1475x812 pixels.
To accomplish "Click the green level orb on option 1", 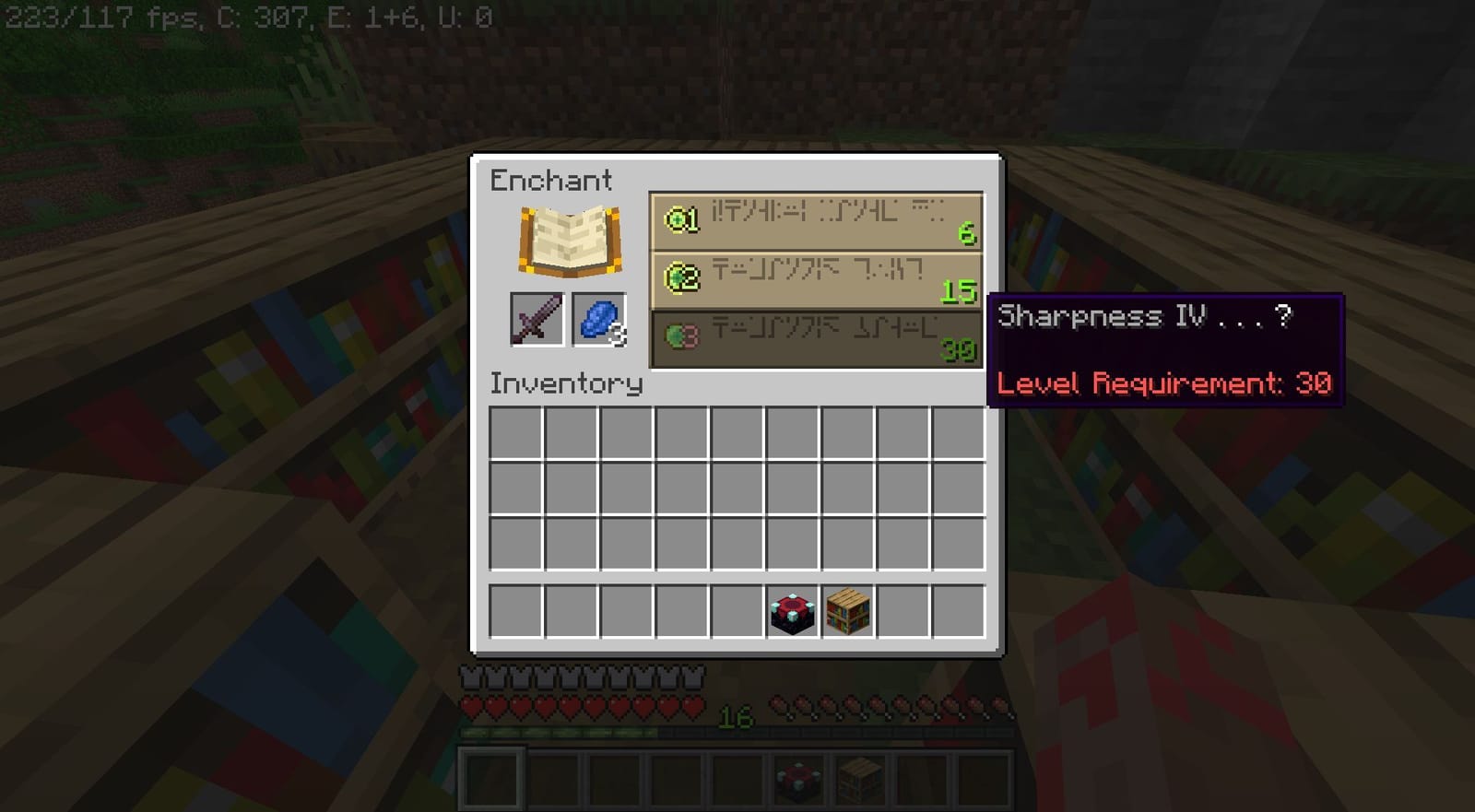I will tap(680, 219).
